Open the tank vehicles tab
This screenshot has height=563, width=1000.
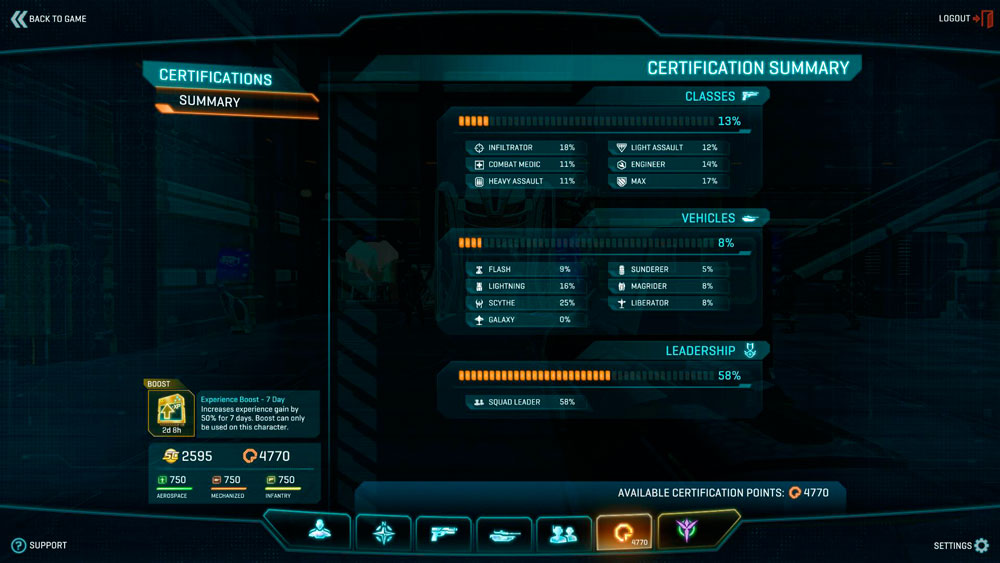click(504, 532)
